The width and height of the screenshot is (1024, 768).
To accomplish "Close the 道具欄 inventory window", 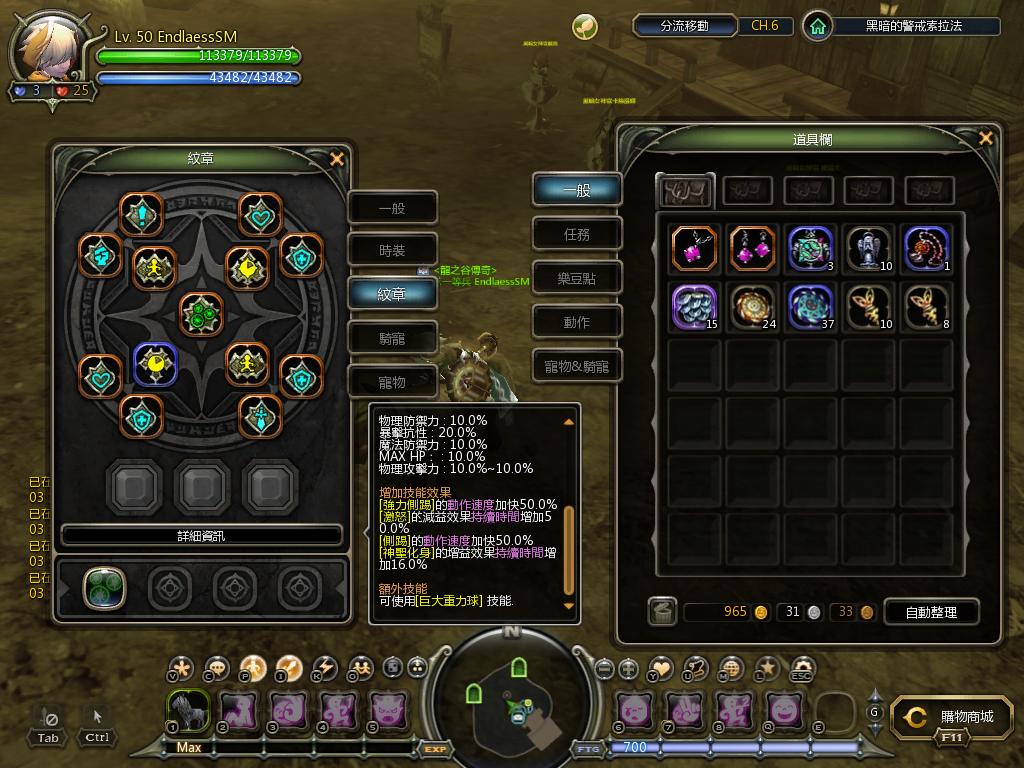I will click(x=985, y=139).
